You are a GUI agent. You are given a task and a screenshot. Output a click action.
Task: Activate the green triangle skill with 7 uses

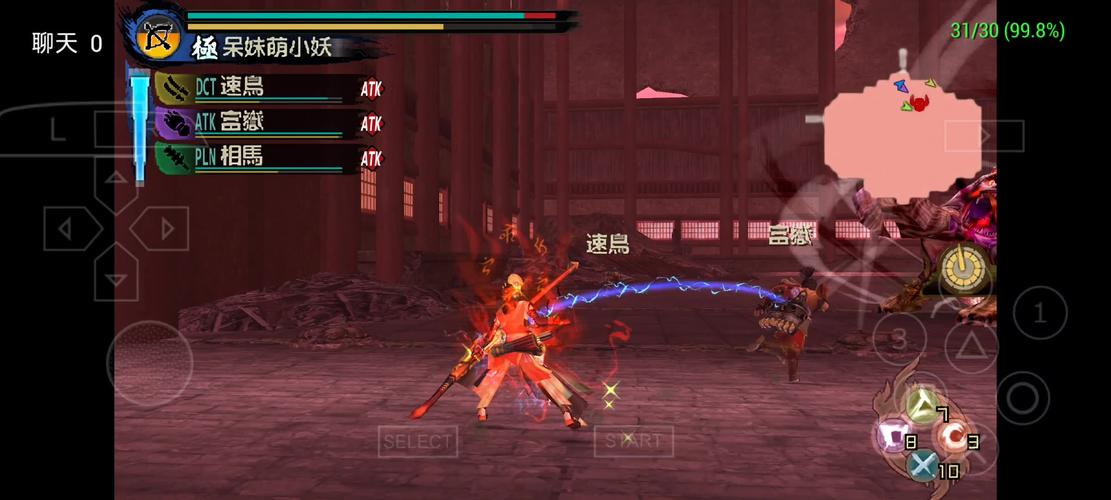coord(921,405)
